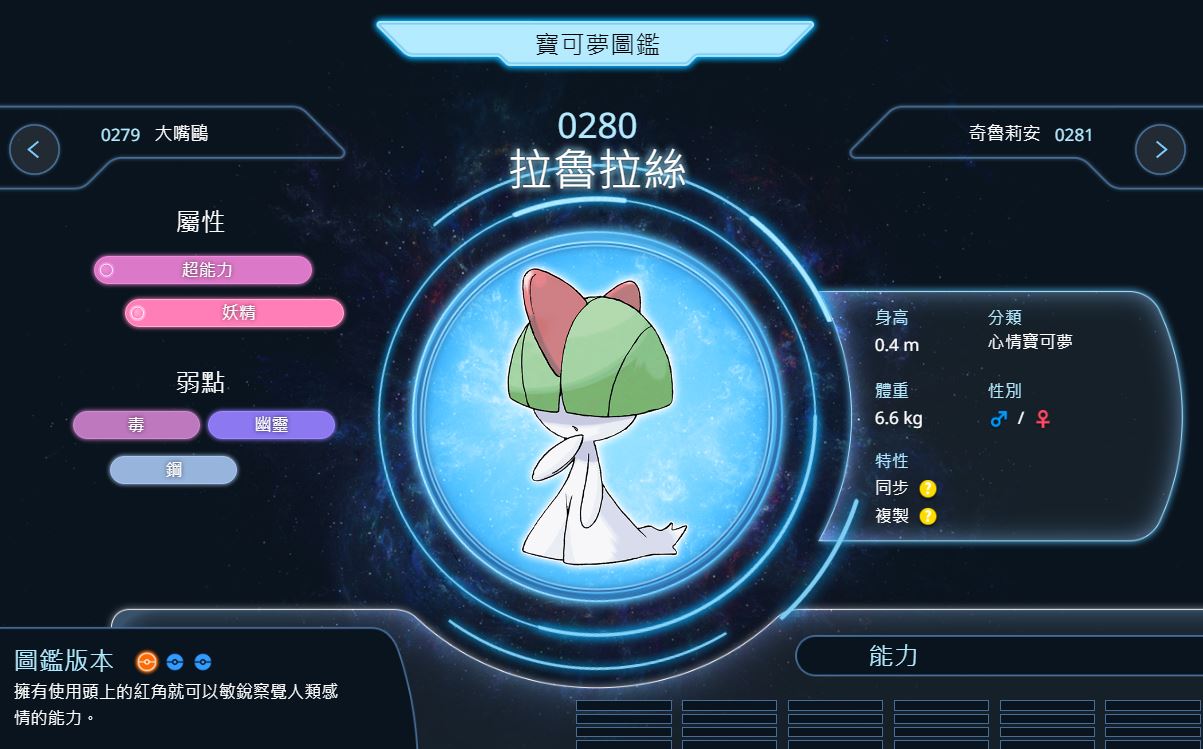
Task: Go to the next Pokémon with the right arrow
Action: coord(1160,150)
